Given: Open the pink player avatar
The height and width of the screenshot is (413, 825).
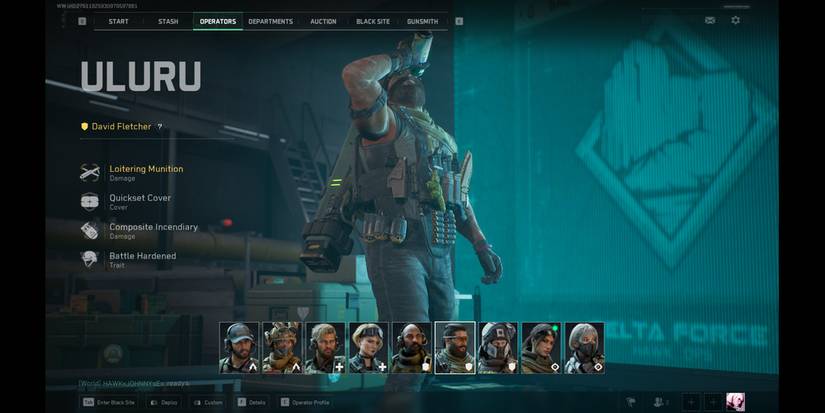Looking at the screenshot, I should tap(735, 402).
